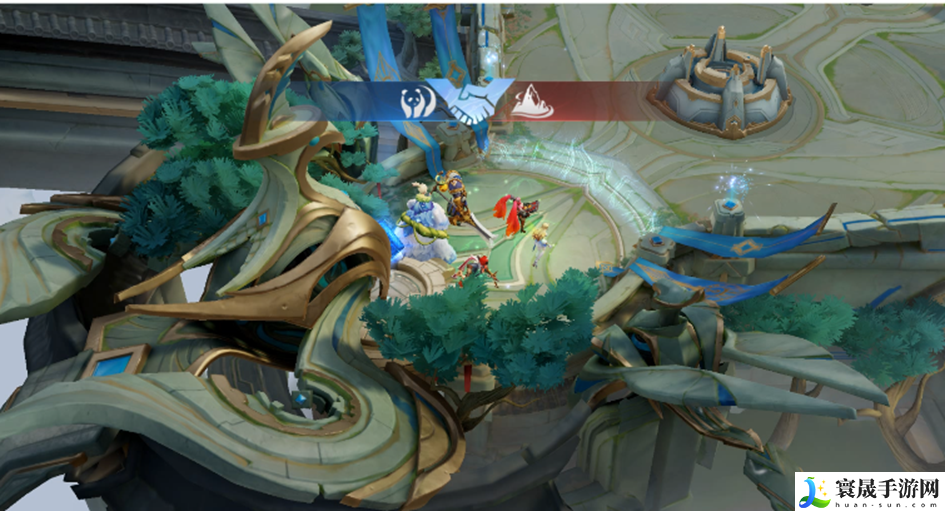This screenshot has width=945, height=511.
Task: Click the blue team panda emblem
Action: point(416,102)
